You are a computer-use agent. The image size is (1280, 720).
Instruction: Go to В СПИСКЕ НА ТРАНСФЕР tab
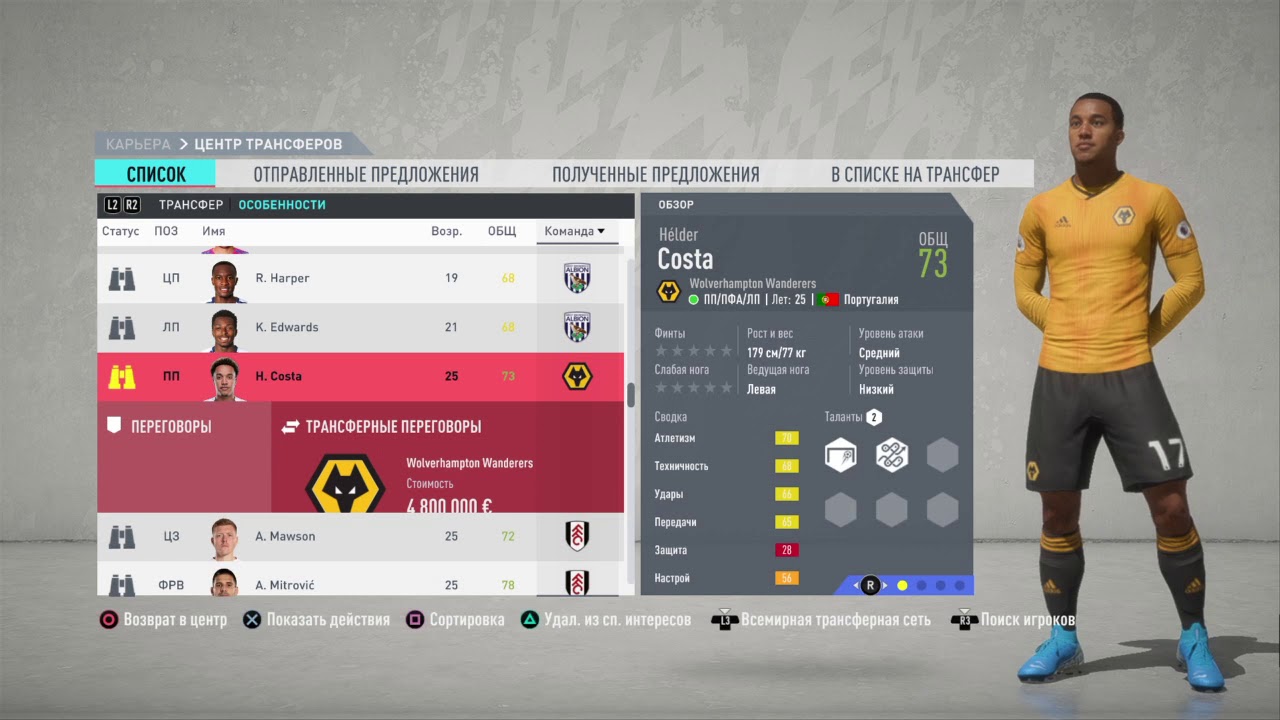pos(915,174)
